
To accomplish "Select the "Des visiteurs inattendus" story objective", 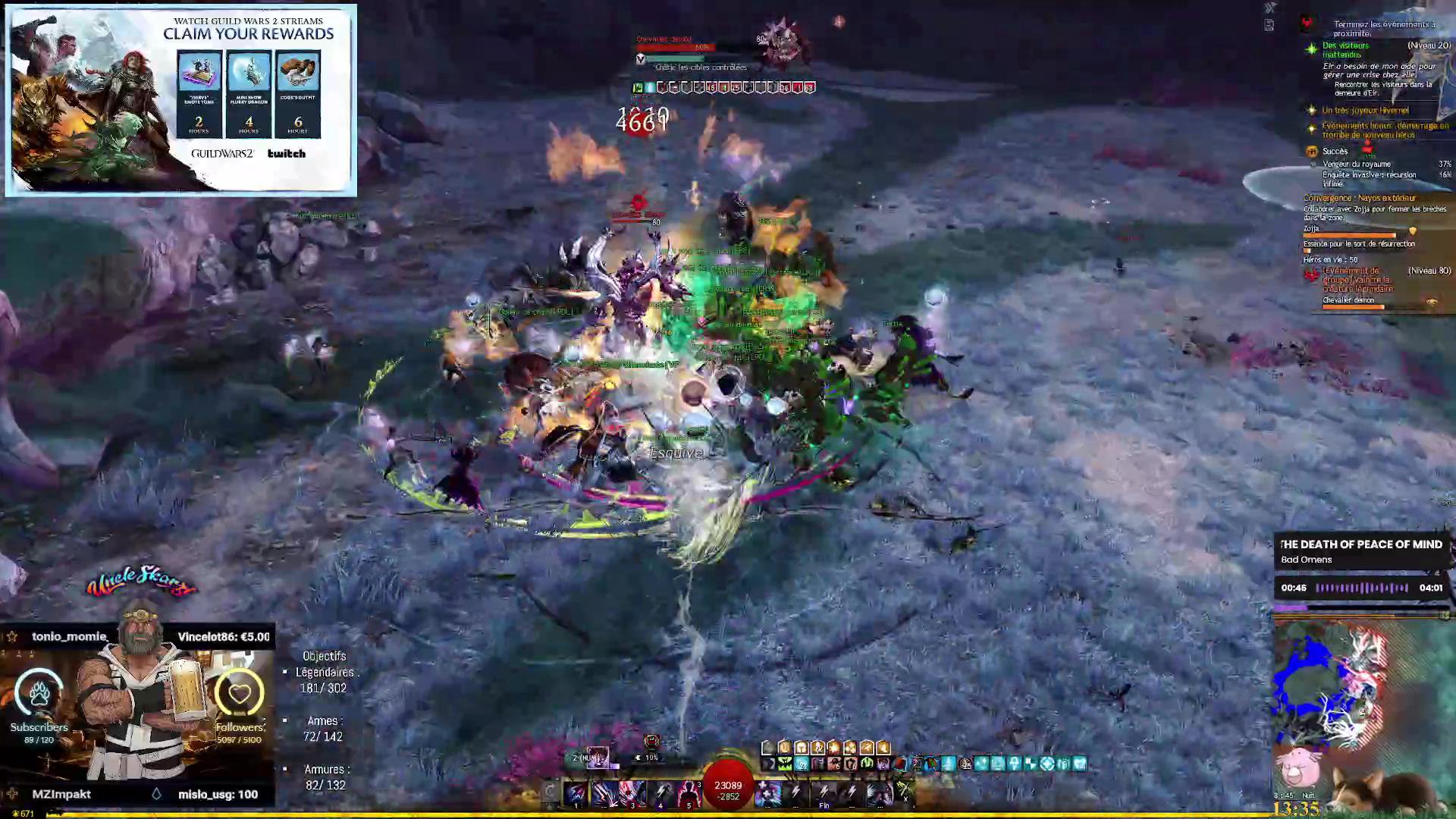I will (1345, 49).
